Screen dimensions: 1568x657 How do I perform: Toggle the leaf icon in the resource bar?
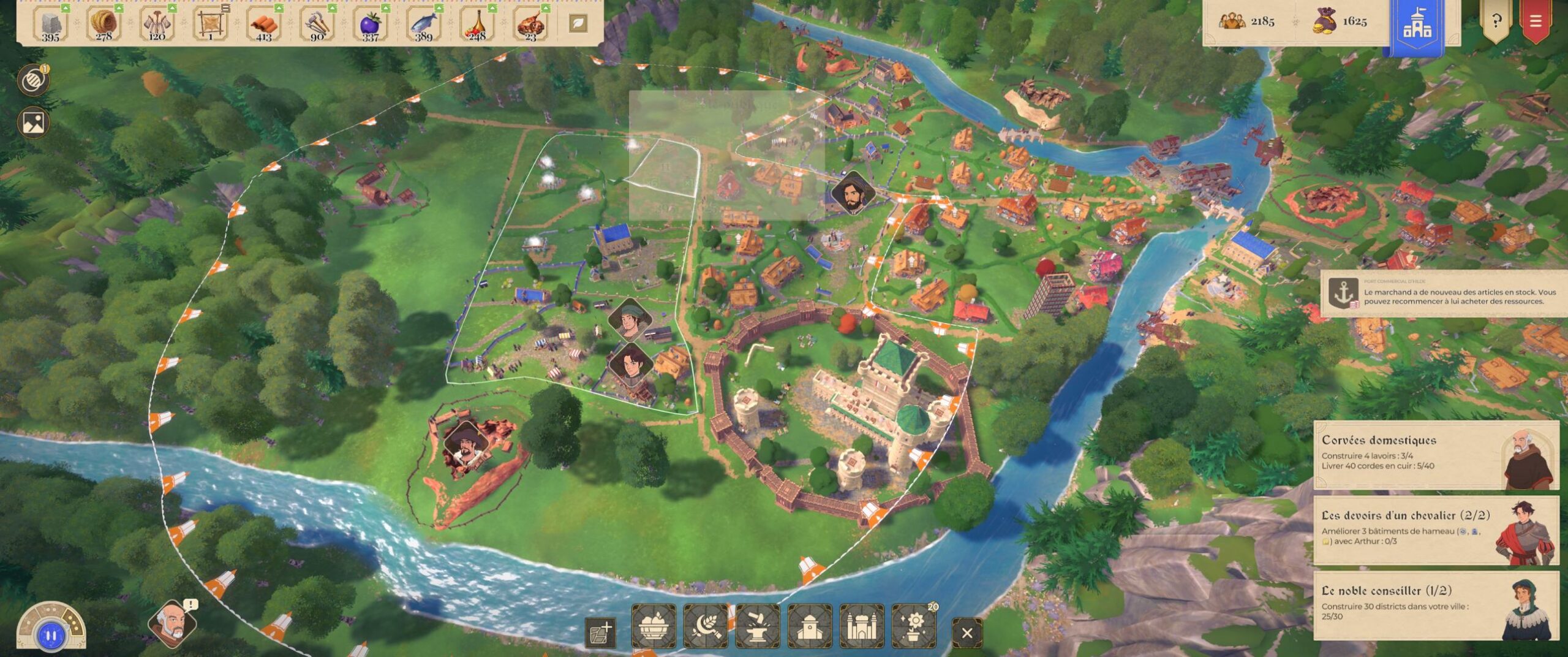point(578,23)
